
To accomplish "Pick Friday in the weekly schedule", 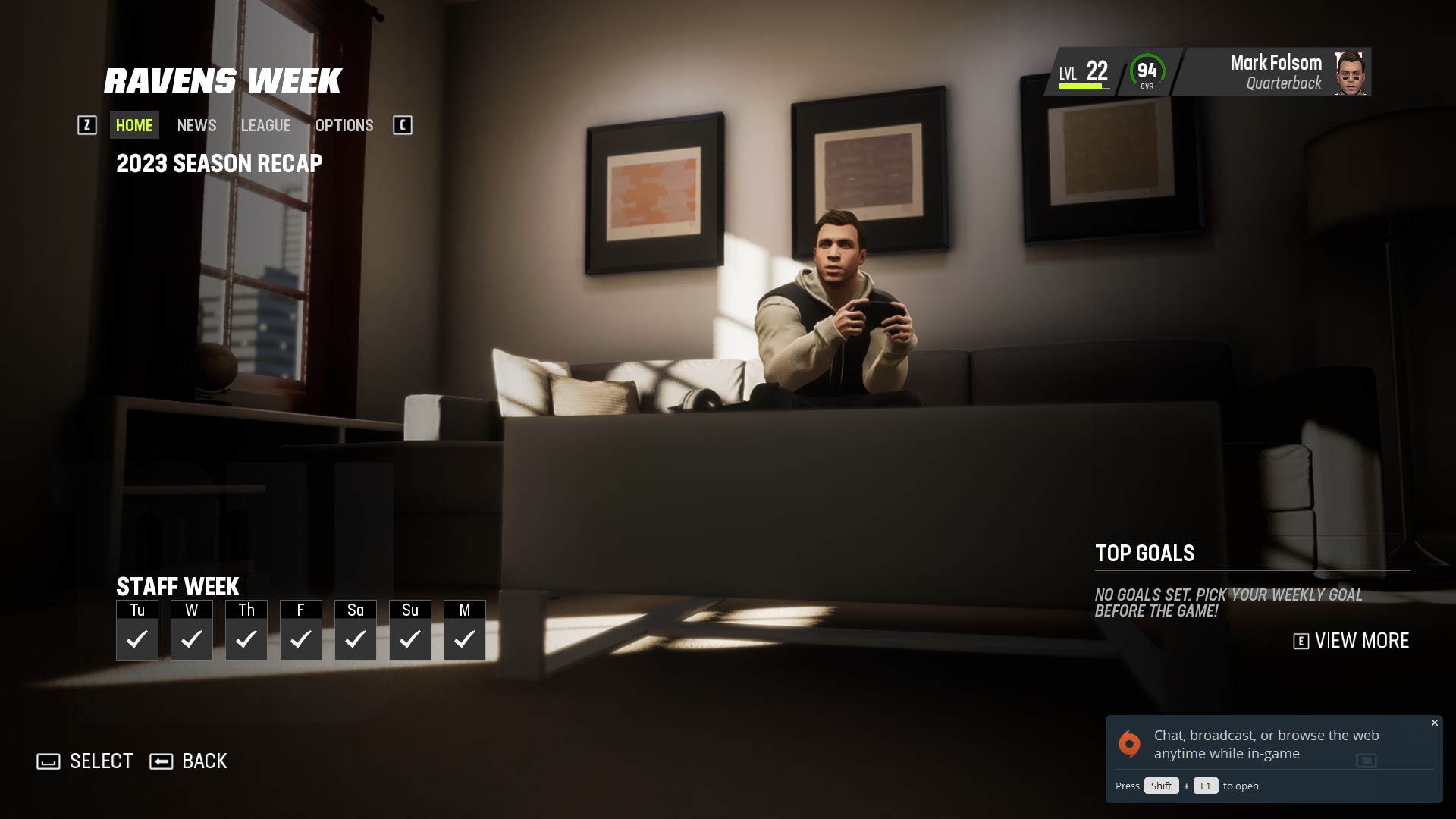I will 301,630.
